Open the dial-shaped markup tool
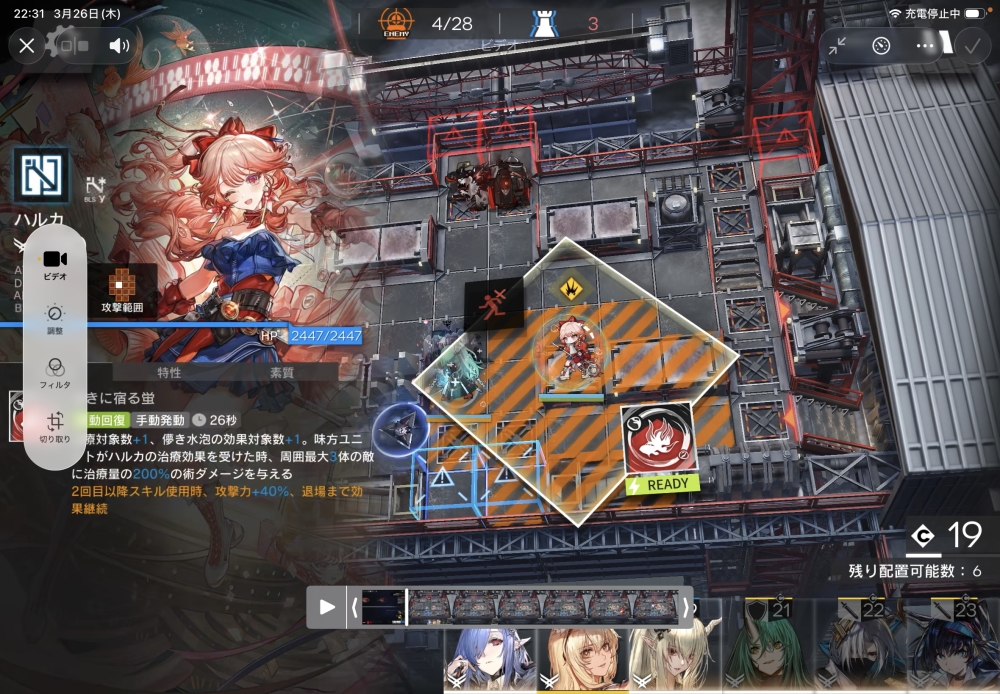This screenshot has width=1000, height=694. tap(881, 45)
